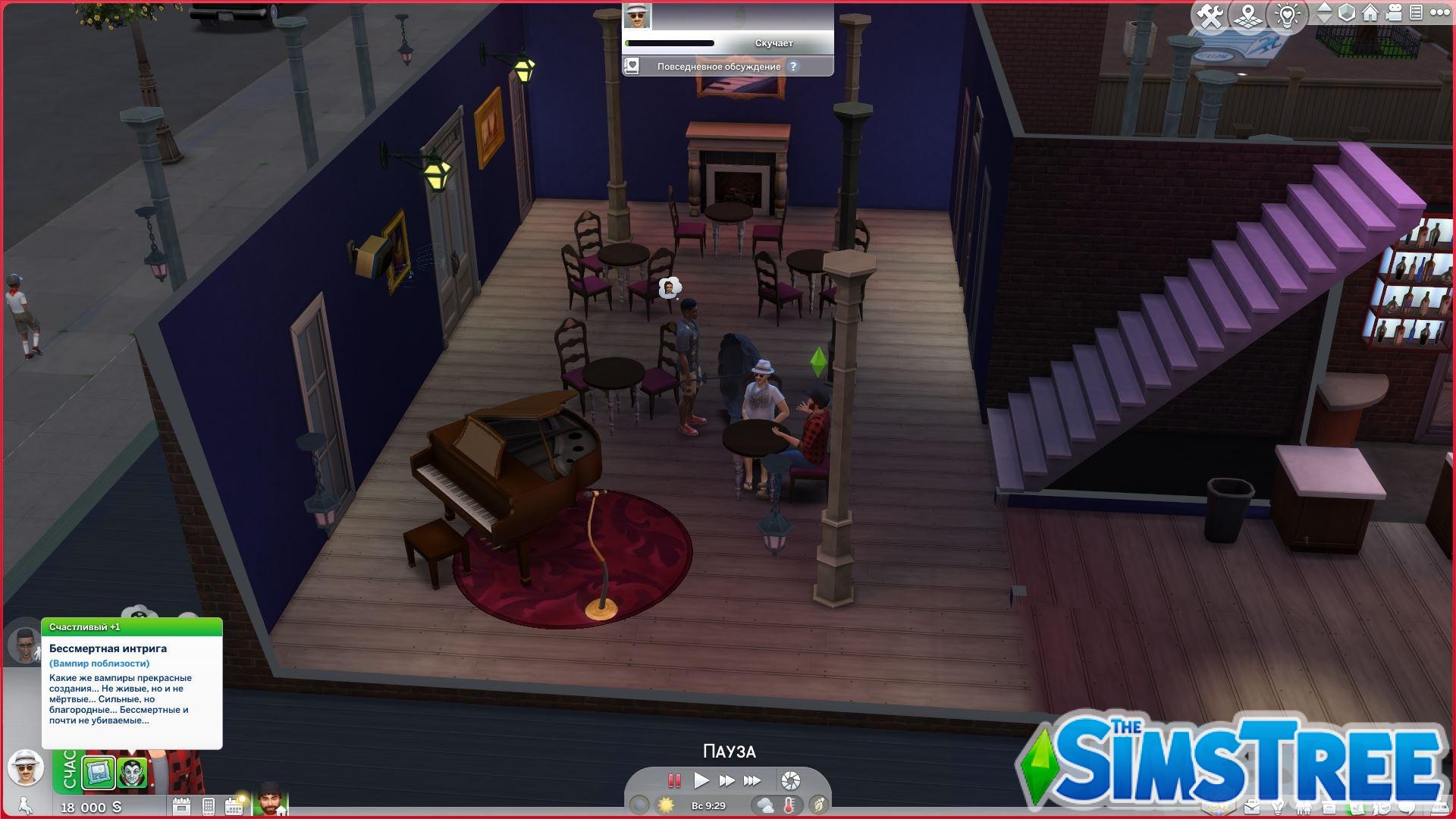
Task: Start video capture with the movie camera icon
Action: click(1393, 11)
